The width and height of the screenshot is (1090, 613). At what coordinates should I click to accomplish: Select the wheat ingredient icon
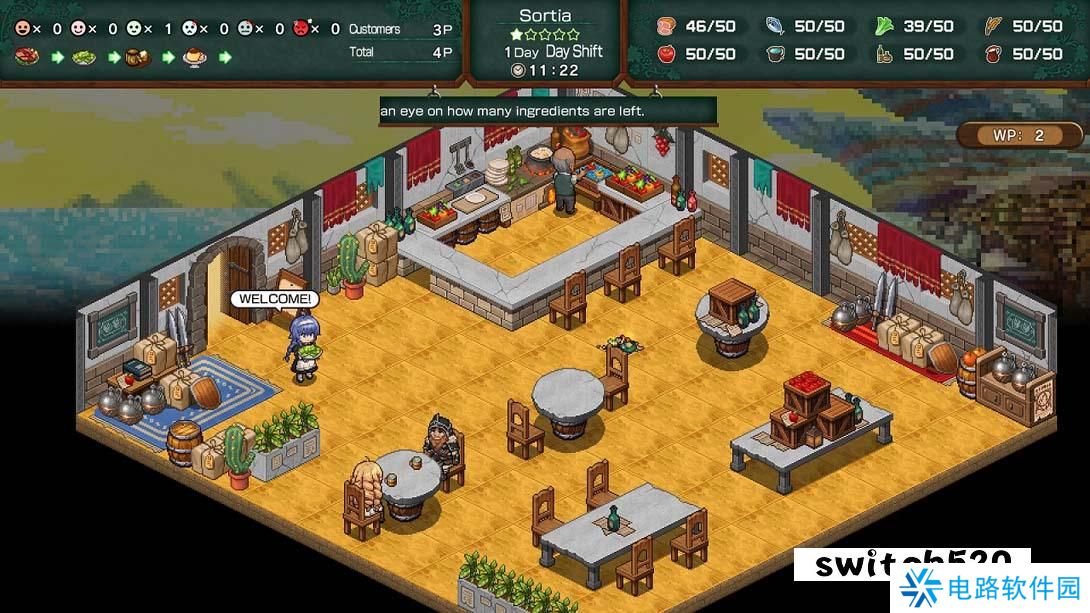[x=993, y=26]
